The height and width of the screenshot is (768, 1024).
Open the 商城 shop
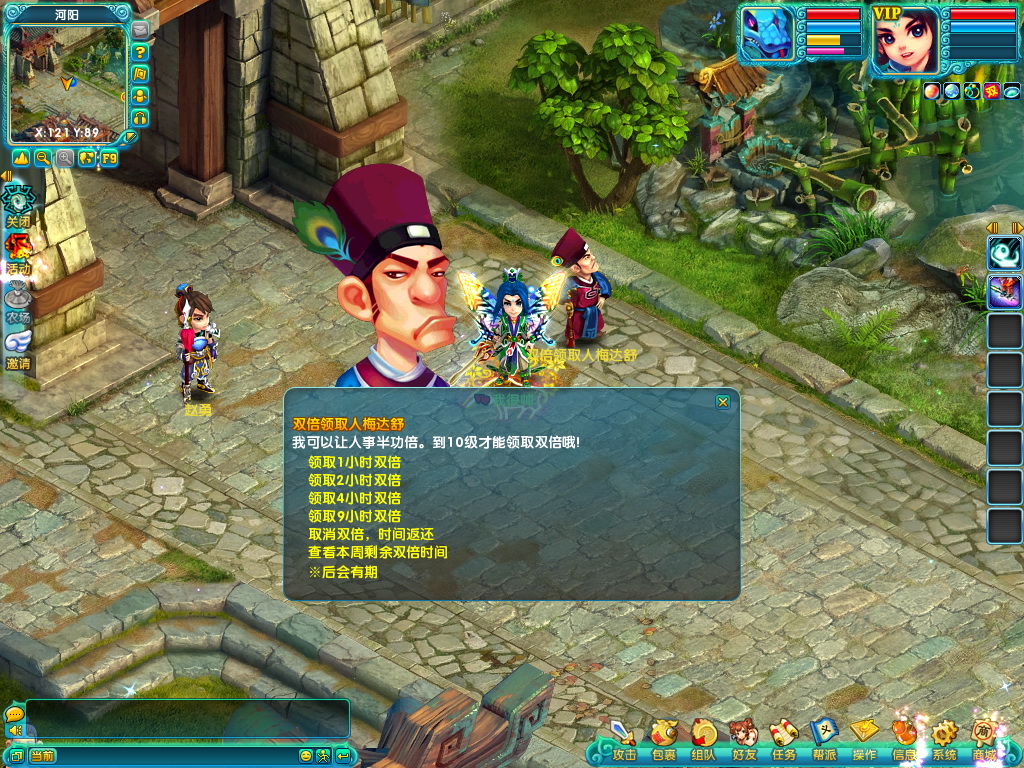point(985,739)
